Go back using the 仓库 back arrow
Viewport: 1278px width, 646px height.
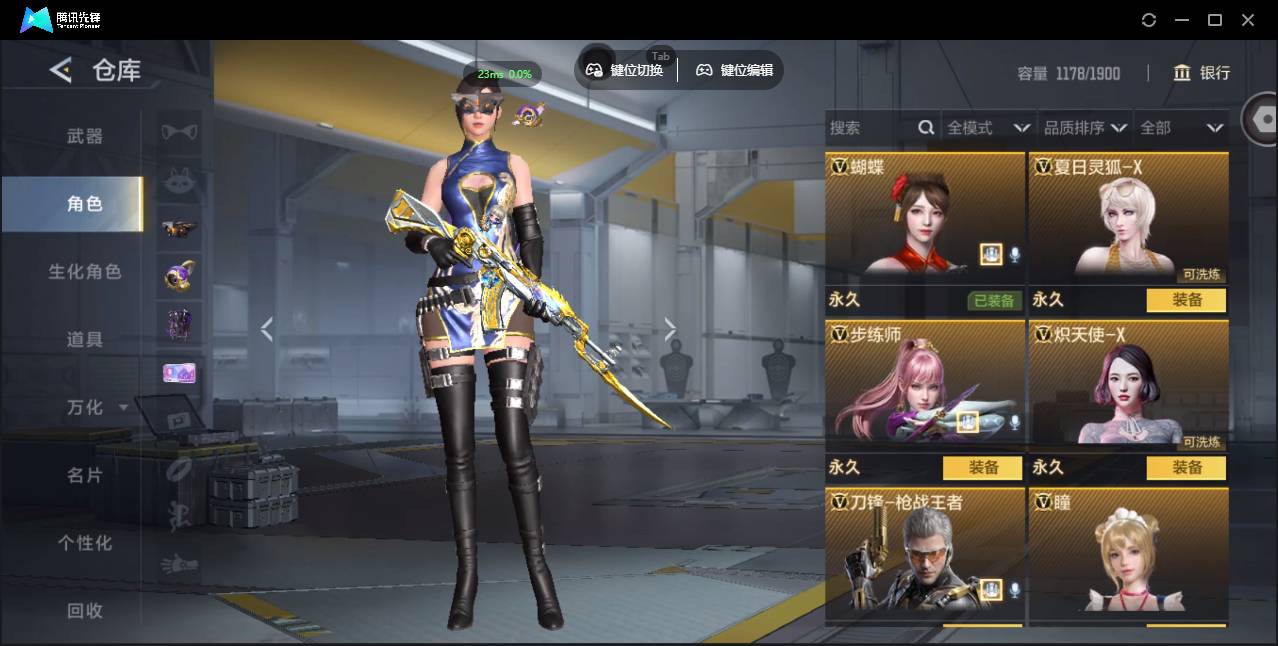point(62,70)
